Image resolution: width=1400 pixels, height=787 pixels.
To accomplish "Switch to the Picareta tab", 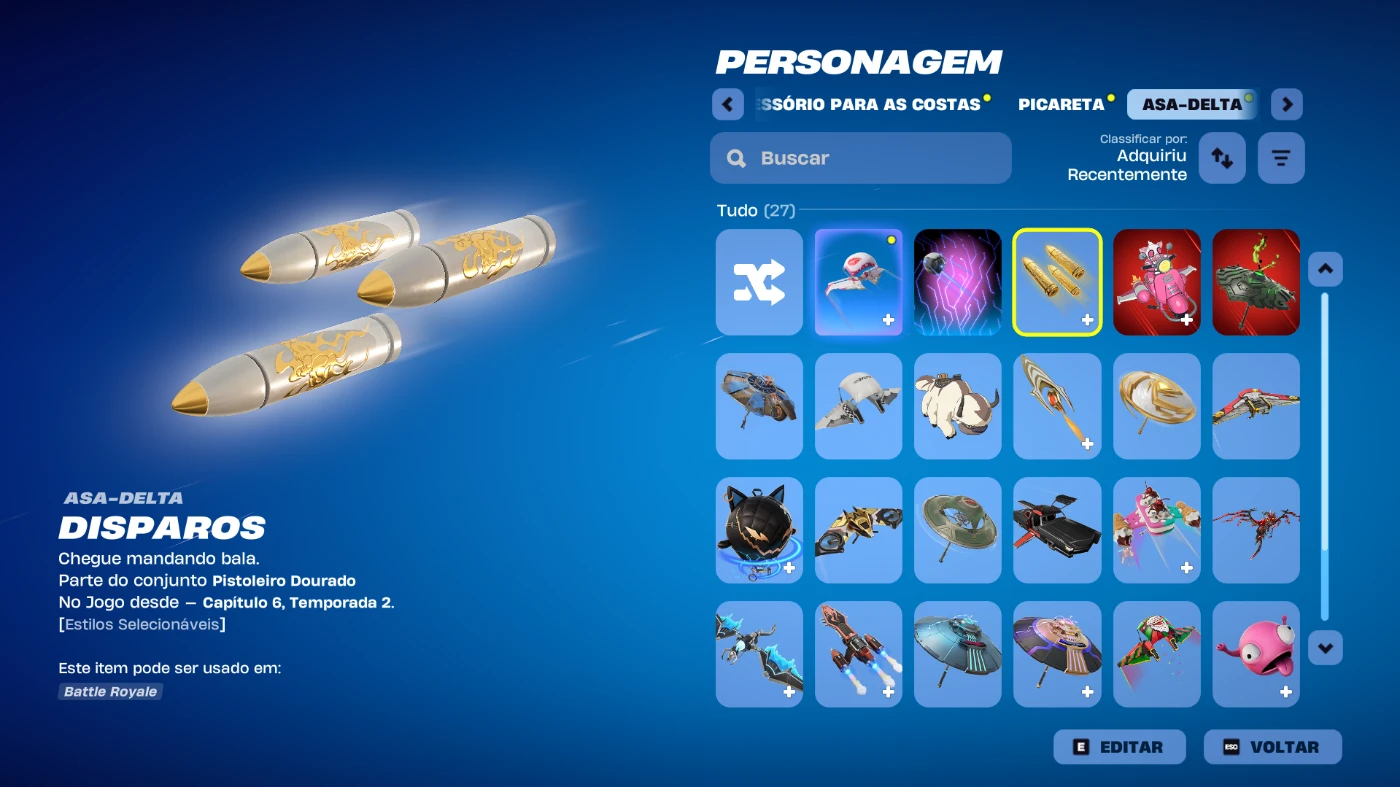I will [x=1061, y=104].
